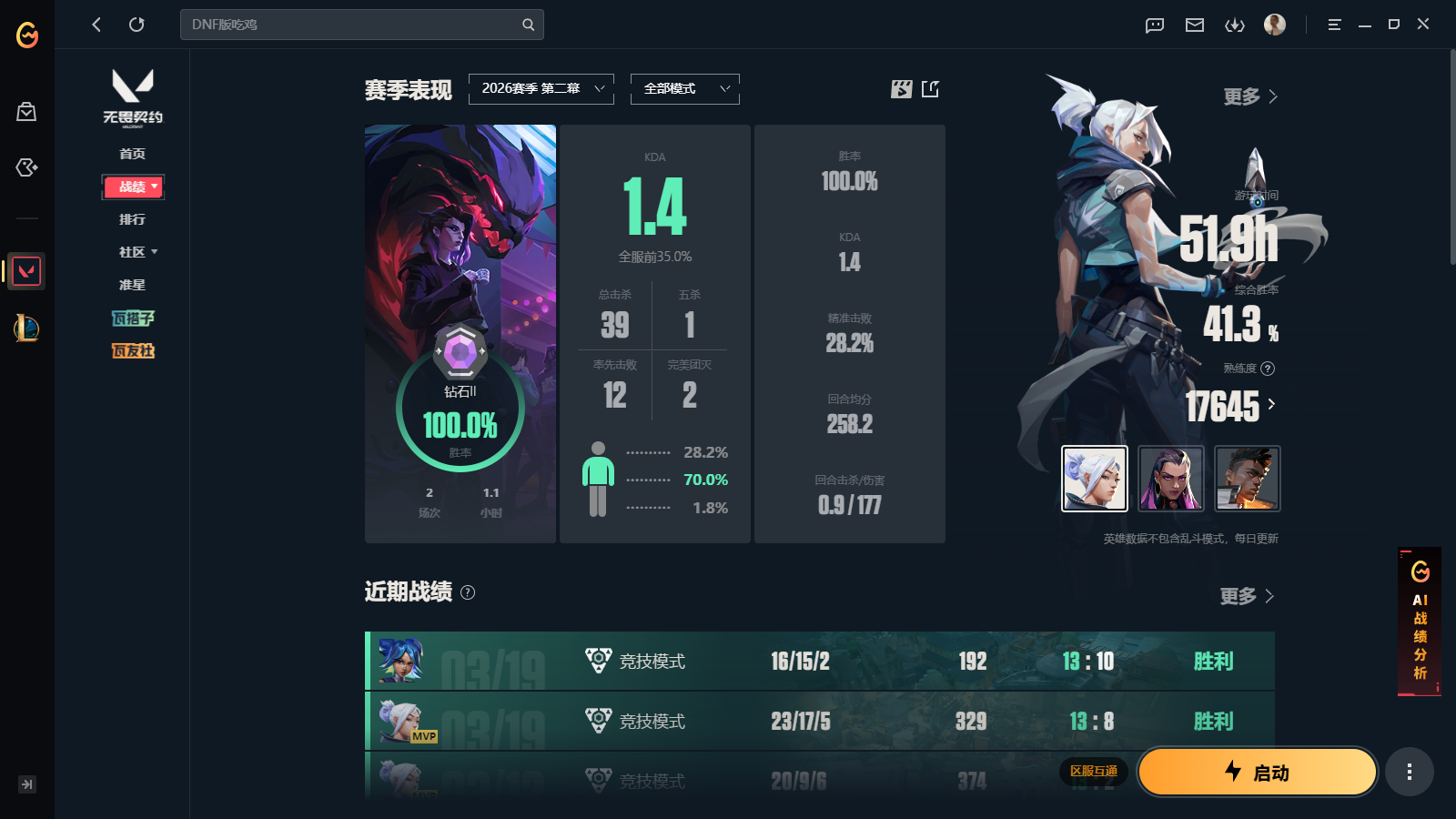Open League of Legends from the sidebar

tap(26, 329)
